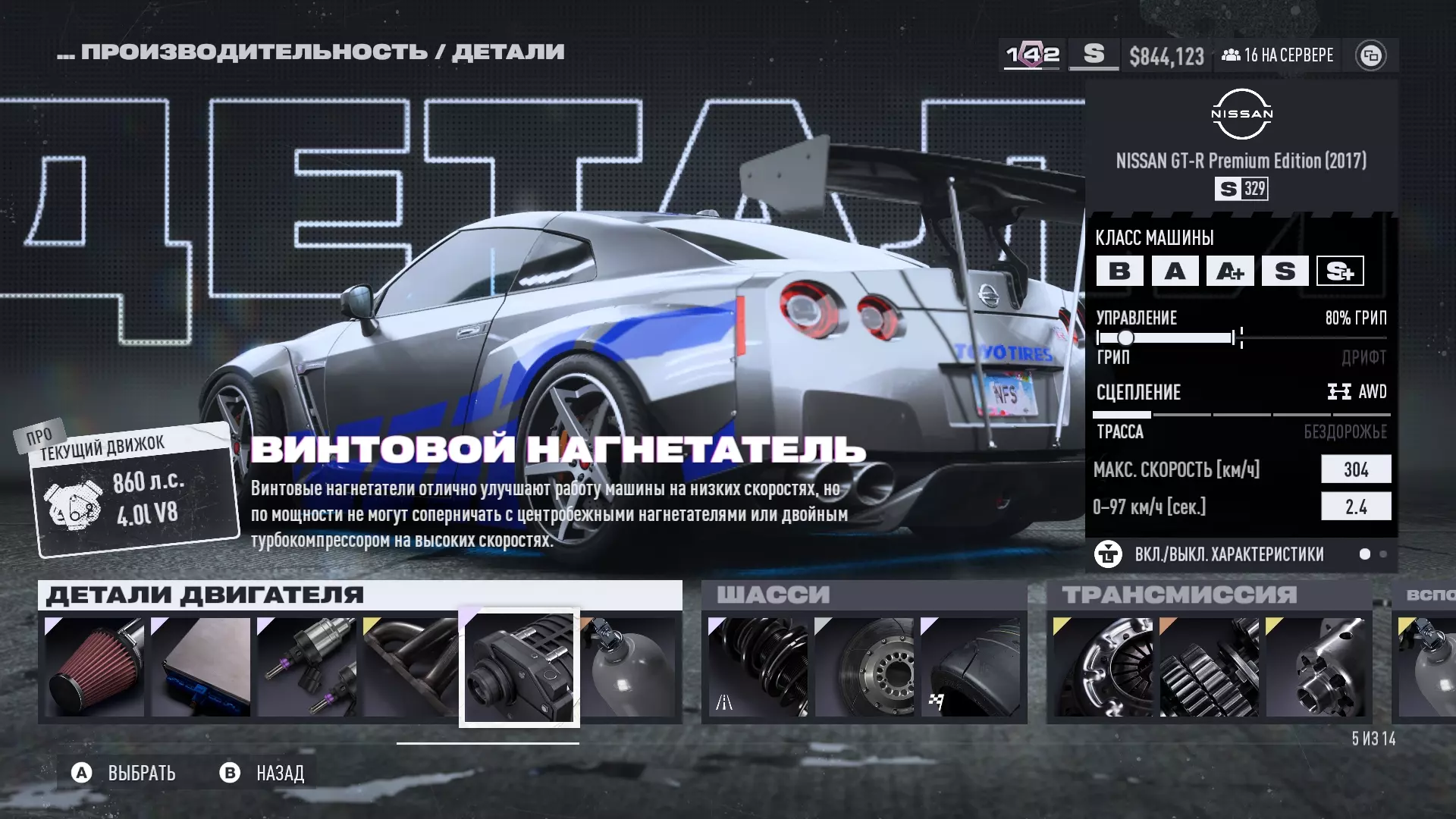Select the S car class
Screen dimensions: 1456x819
[x=1285, y=271]
